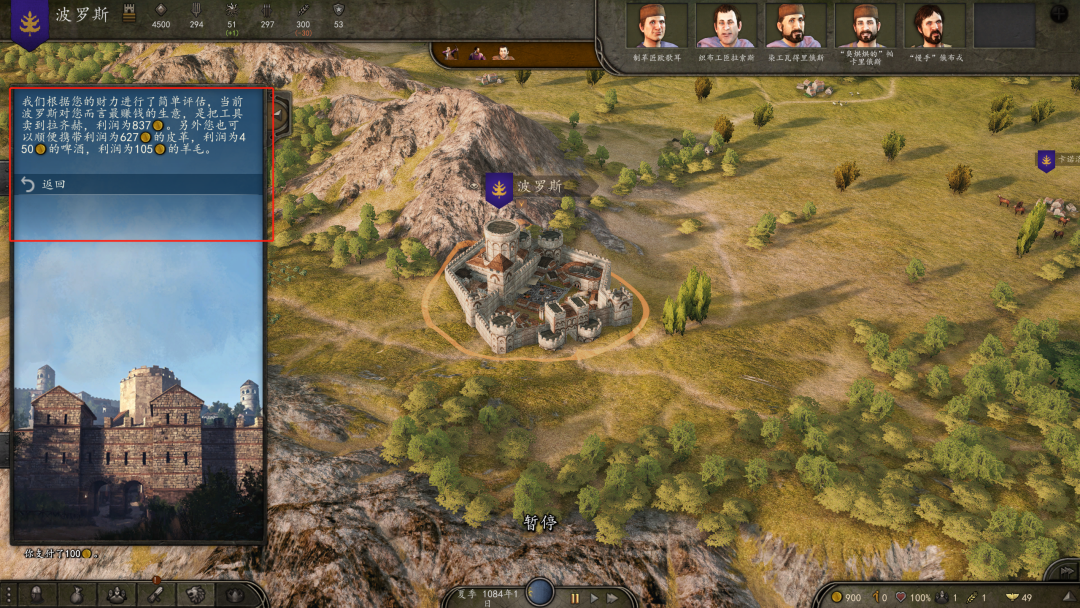Open the quests icon with red notification

pyautogui.click(x=156, y=594)
